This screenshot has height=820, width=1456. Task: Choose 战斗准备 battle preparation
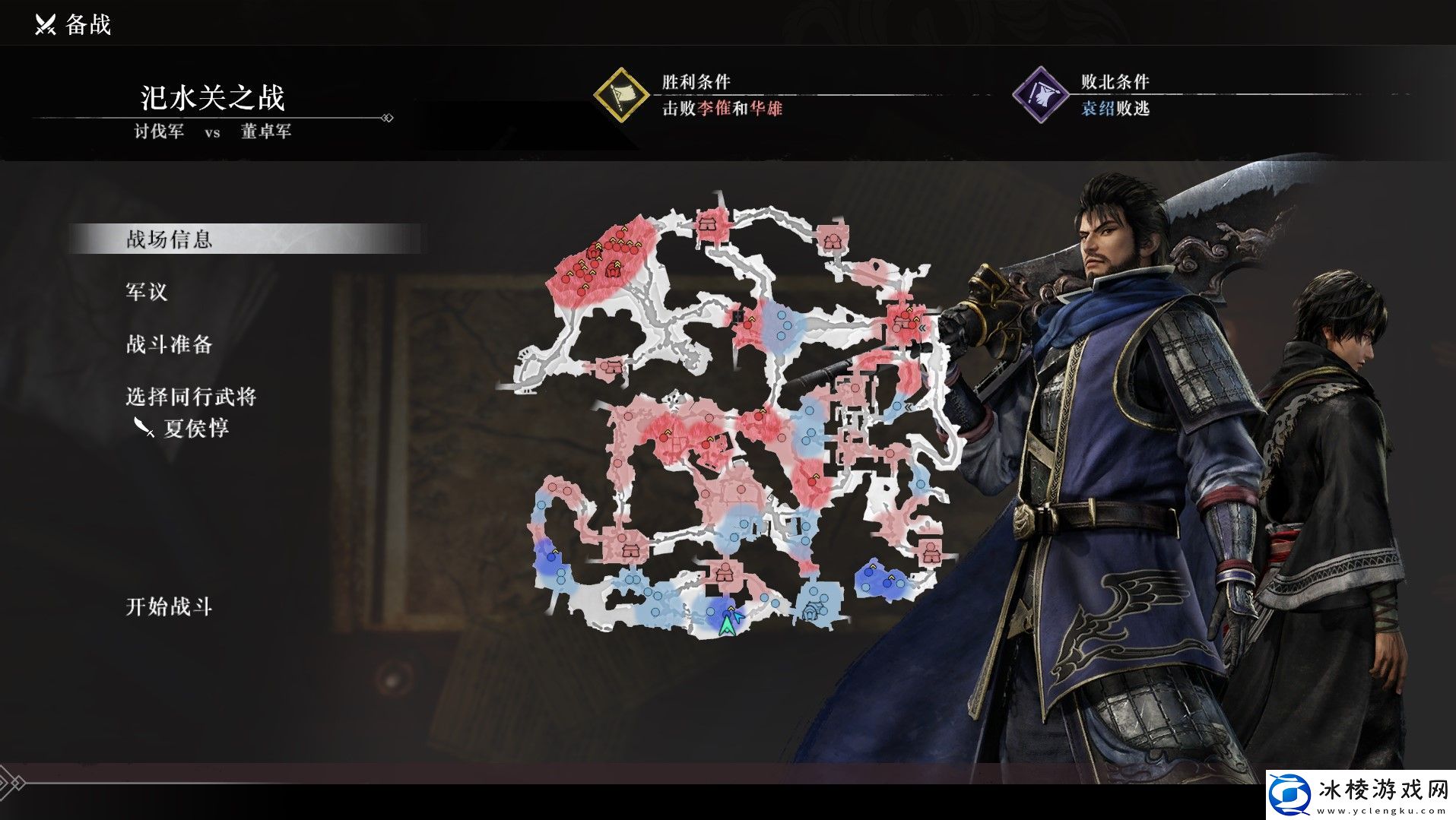click(169, 344)
